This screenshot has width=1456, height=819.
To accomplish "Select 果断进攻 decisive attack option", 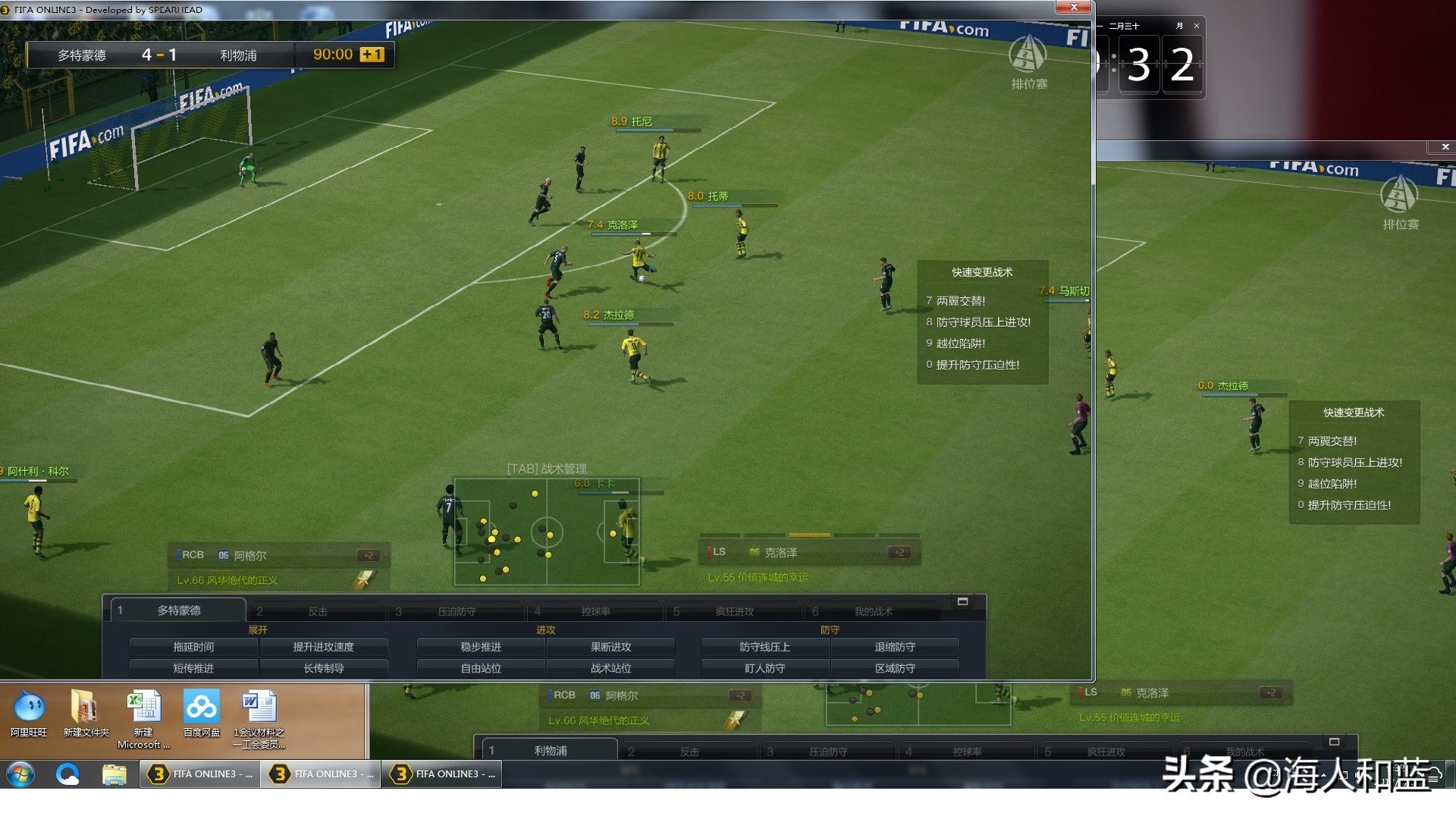I will (x=610, y=646).
